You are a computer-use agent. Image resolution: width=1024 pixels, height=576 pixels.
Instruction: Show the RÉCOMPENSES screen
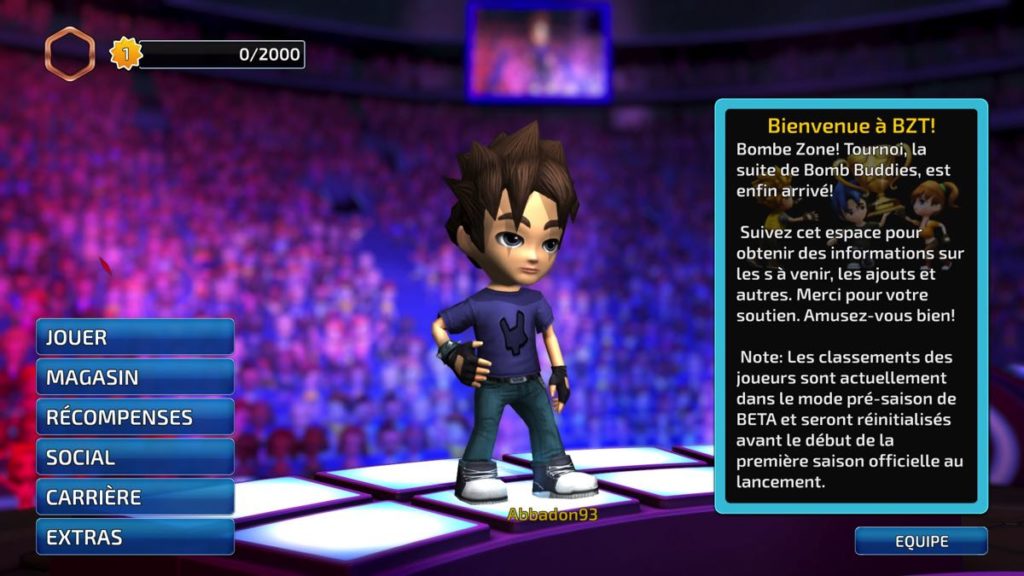[135, 417]
